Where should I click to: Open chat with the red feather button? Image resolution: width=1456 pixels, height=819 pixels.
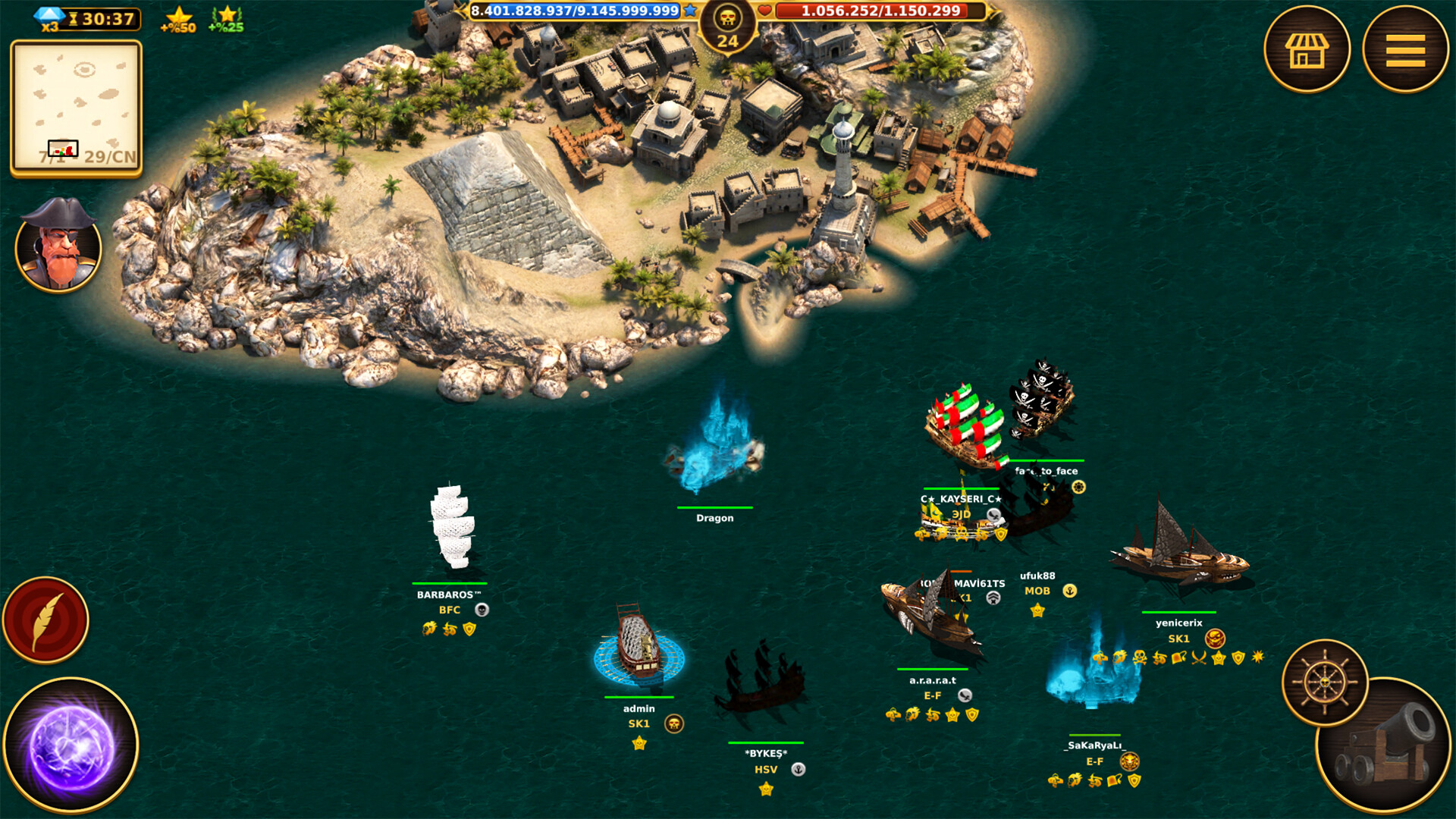point(45,618)
